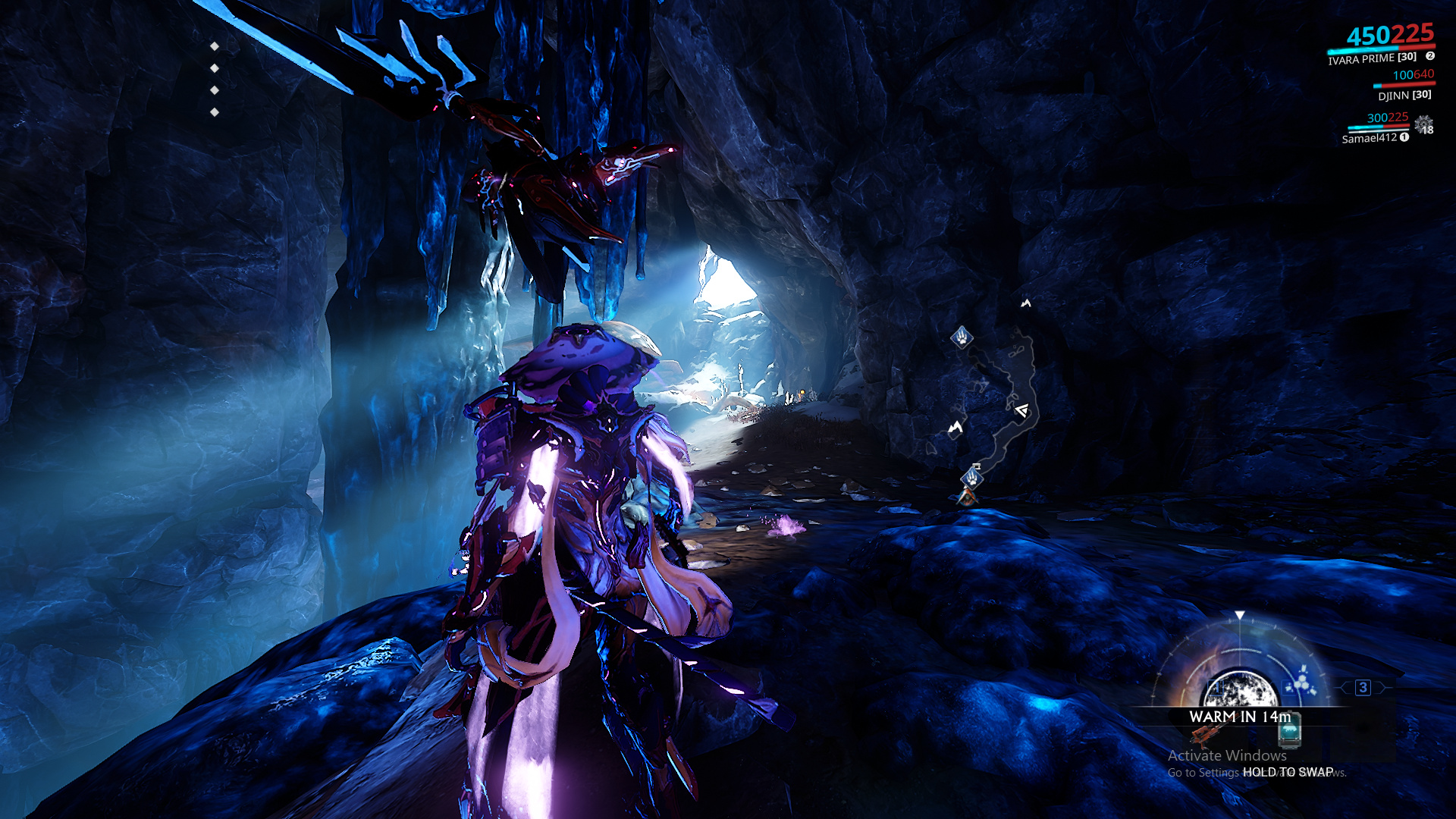Activate the hexagon cluster ability icon

pos(1301,682)
